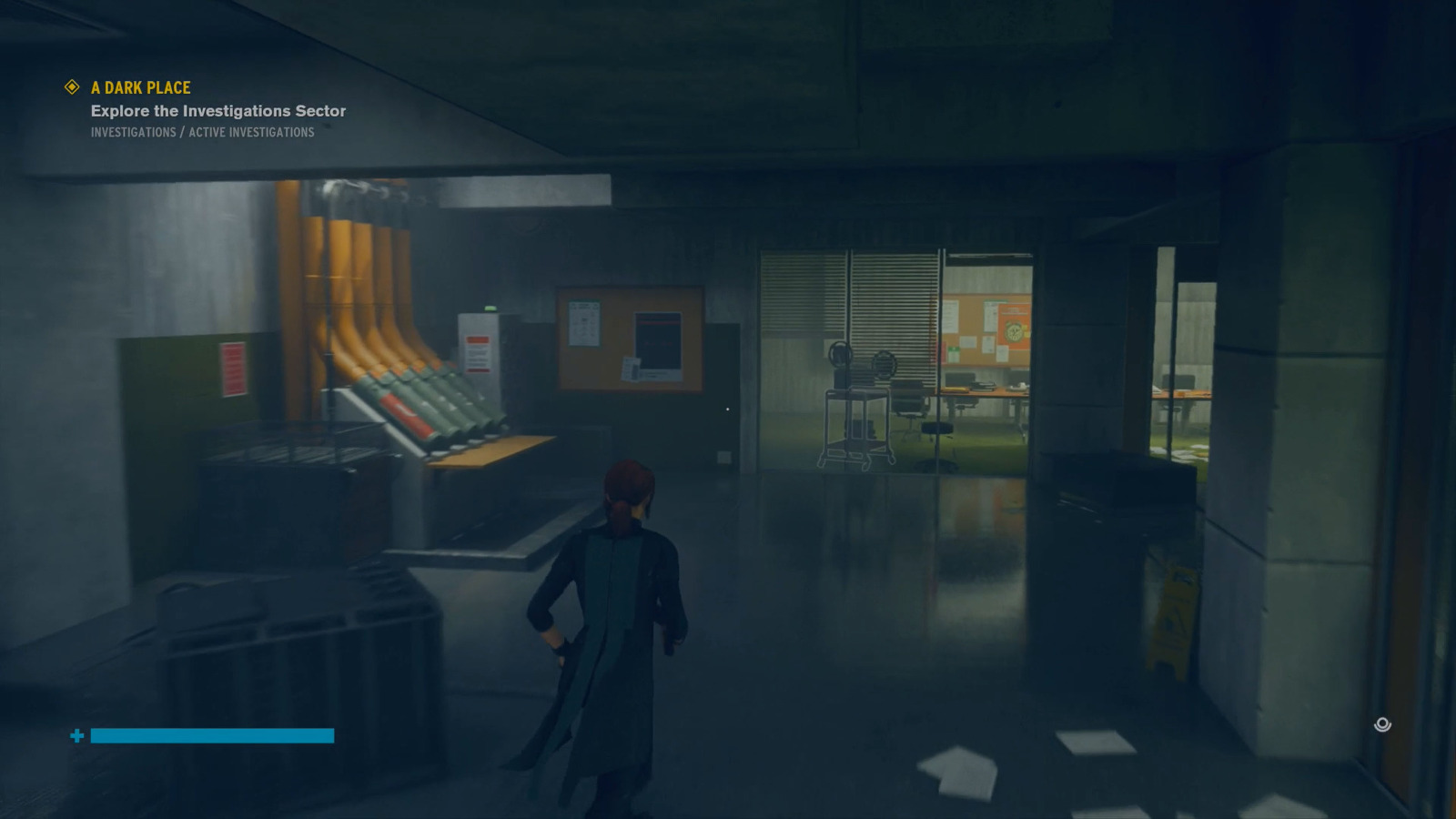The height and width of the screenshot is (819, 1456).
Task: Click the white crosshair dot
Action: pos(727,409)
